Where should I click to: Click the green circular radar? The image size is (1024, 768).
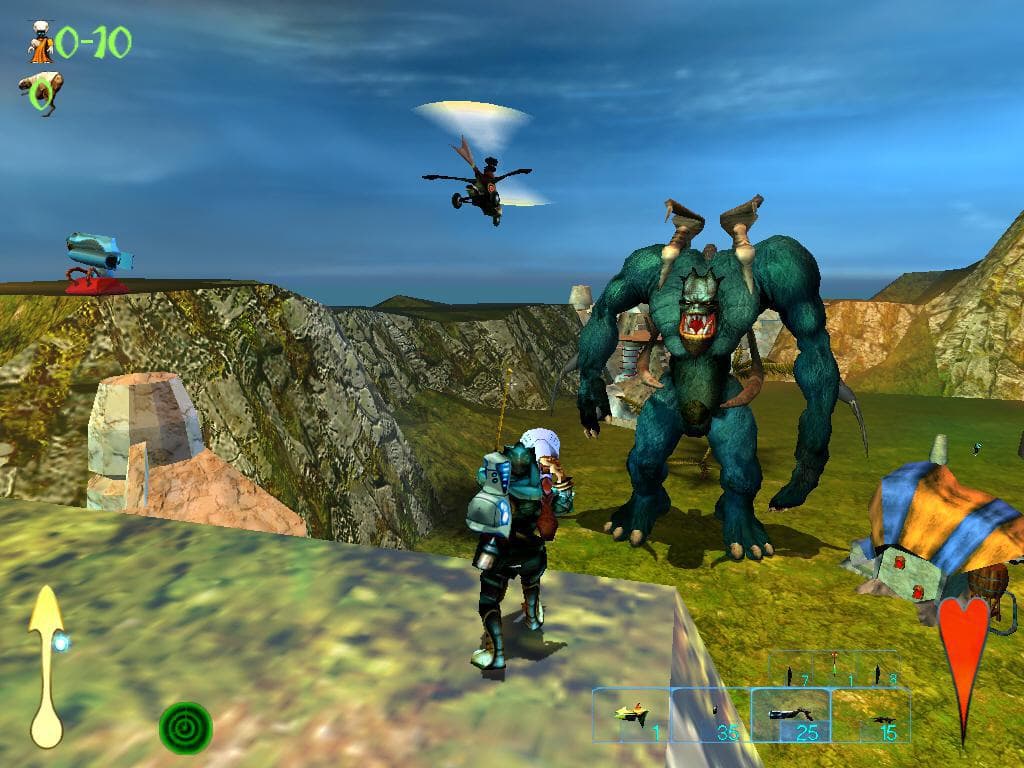186,728
